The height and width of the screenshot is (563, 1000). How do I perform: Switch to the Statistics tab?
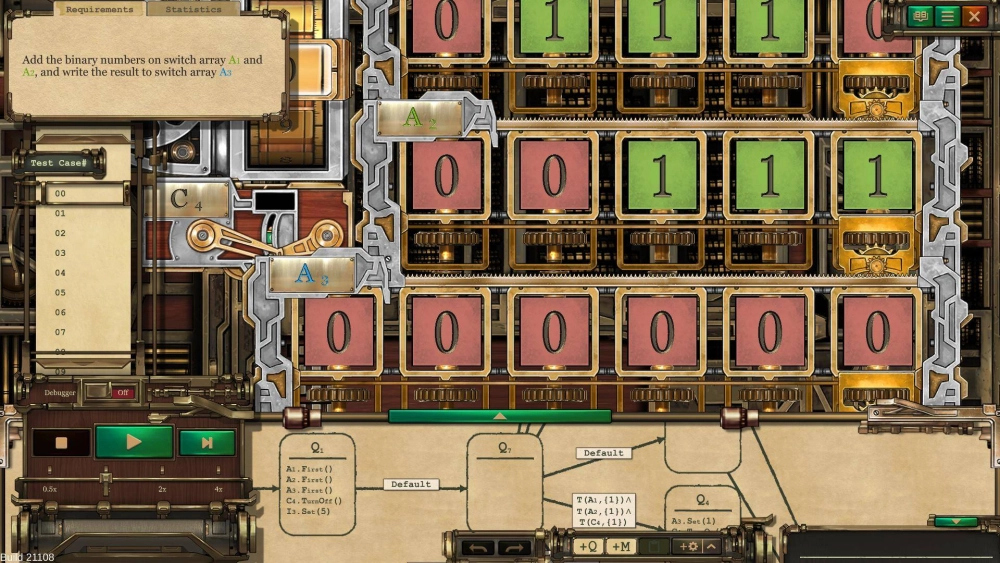point(193,9)
